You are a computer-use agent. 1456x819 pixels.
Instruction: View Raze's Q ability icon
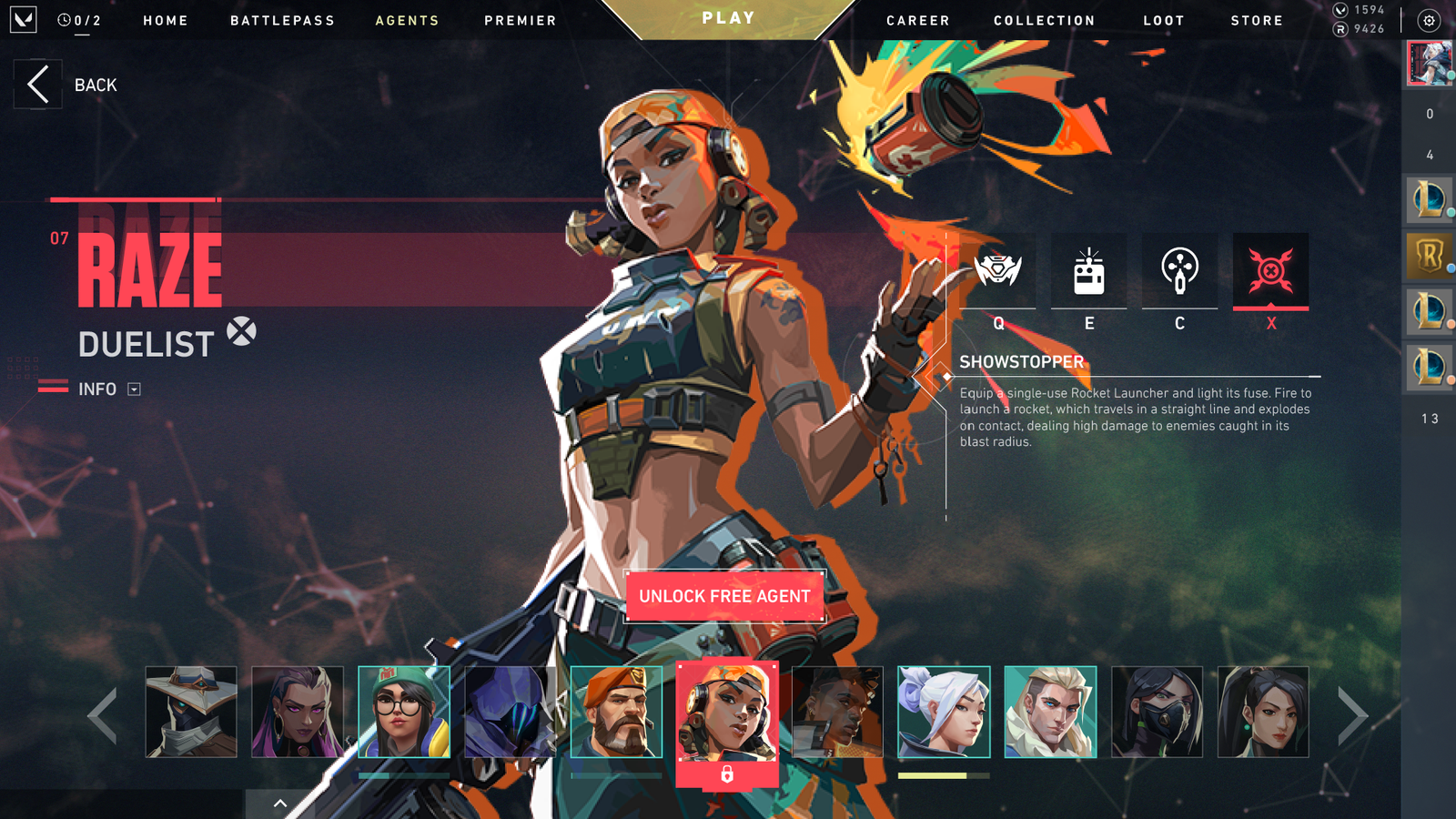pyautogui.click(x=998, y=270)
